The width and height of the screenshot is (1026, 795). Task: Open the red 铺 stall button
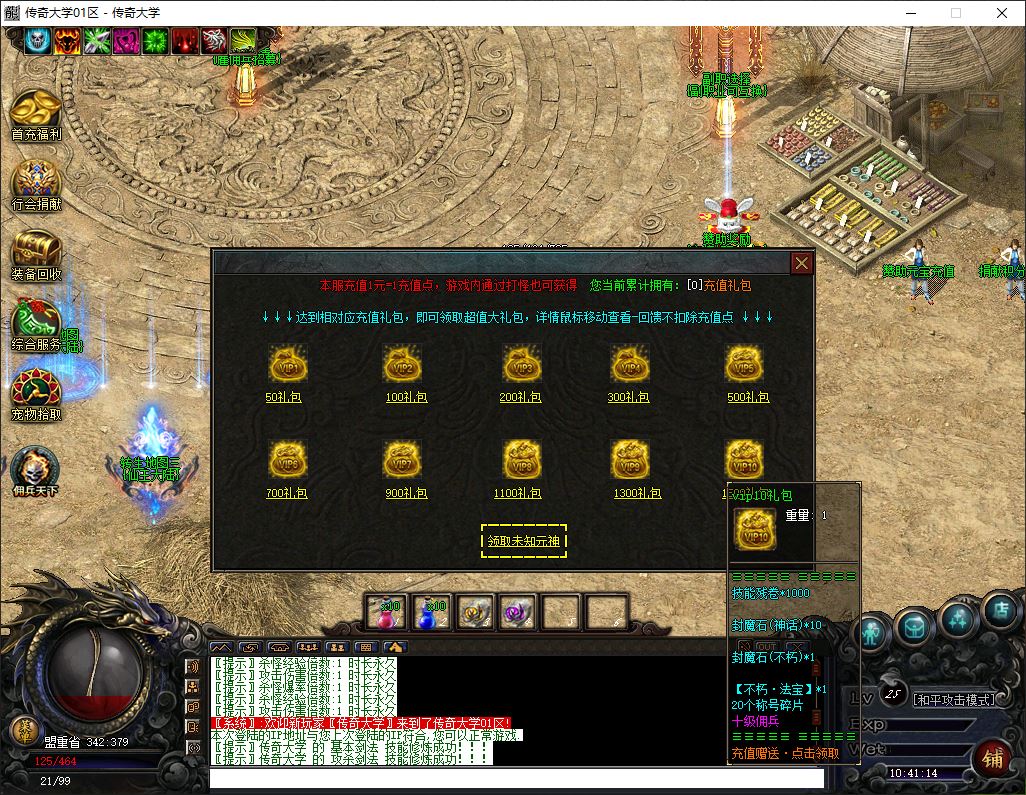point(992,758)
